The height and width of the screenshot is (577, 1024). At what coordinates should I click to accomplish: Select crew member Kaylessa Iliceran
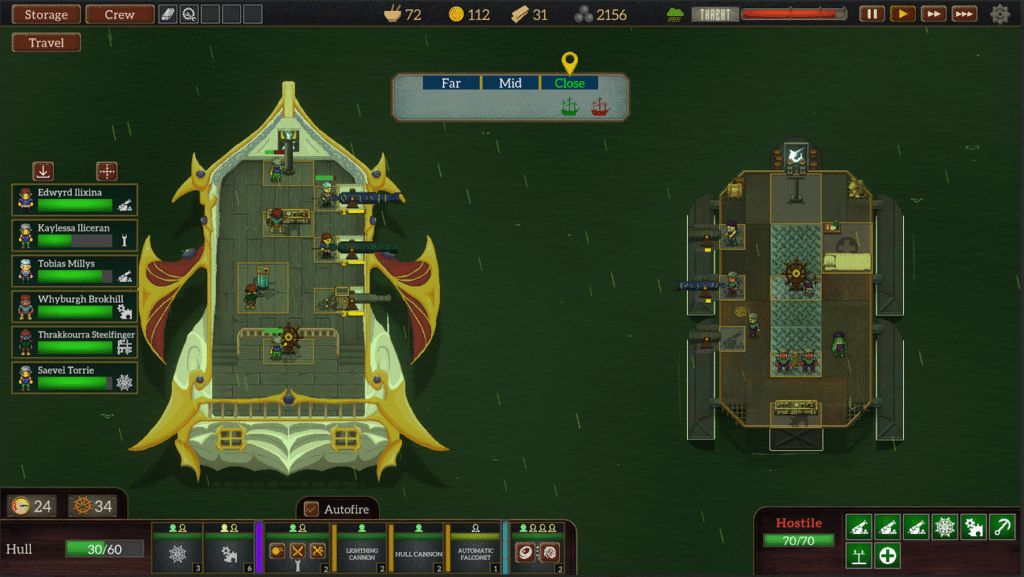click(75, 235)
